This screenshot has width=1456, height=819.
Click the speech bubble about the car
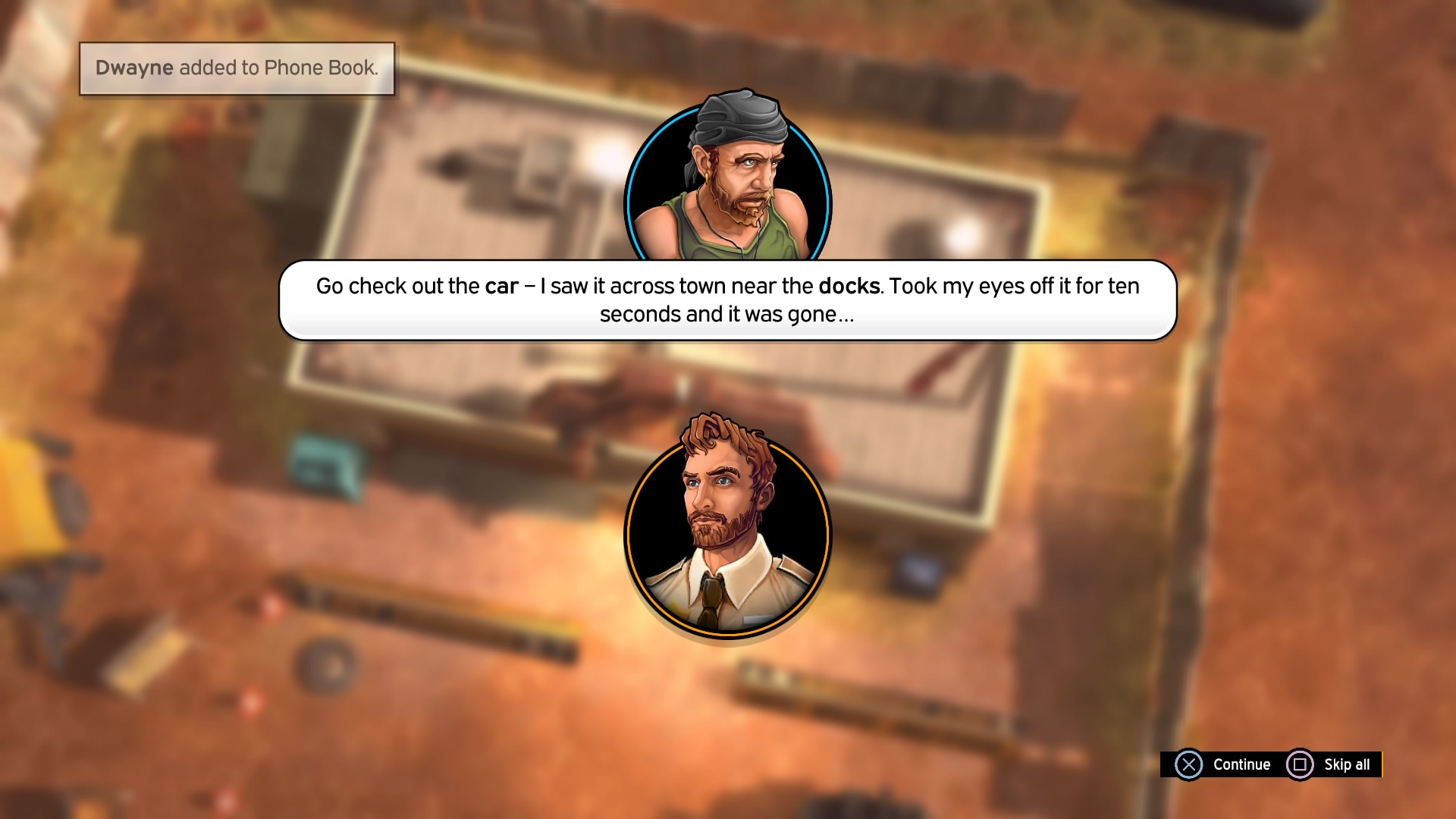click(727, 300)
